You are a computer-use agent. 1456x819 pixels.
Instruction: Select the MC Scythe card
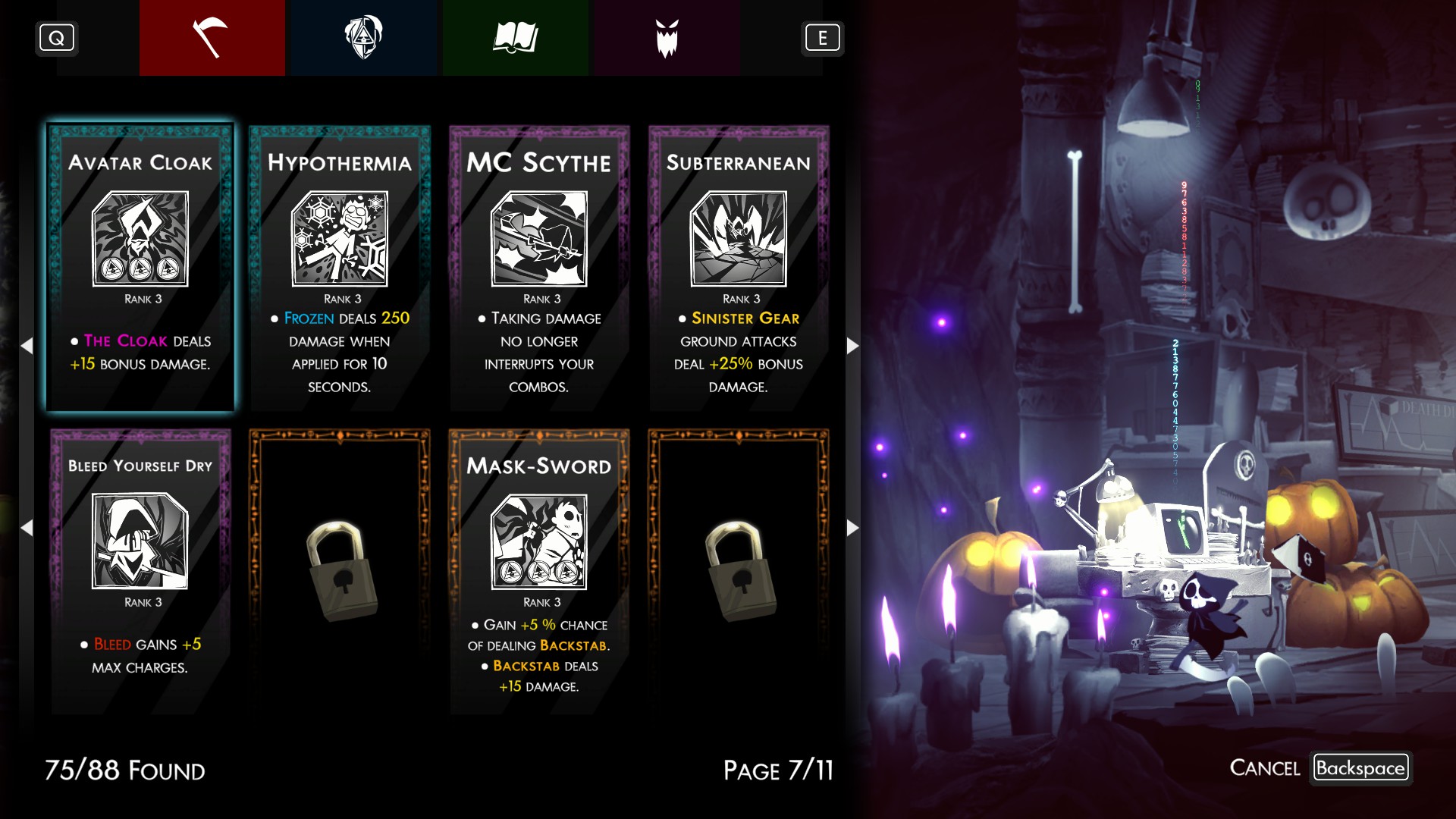(539, 268)
